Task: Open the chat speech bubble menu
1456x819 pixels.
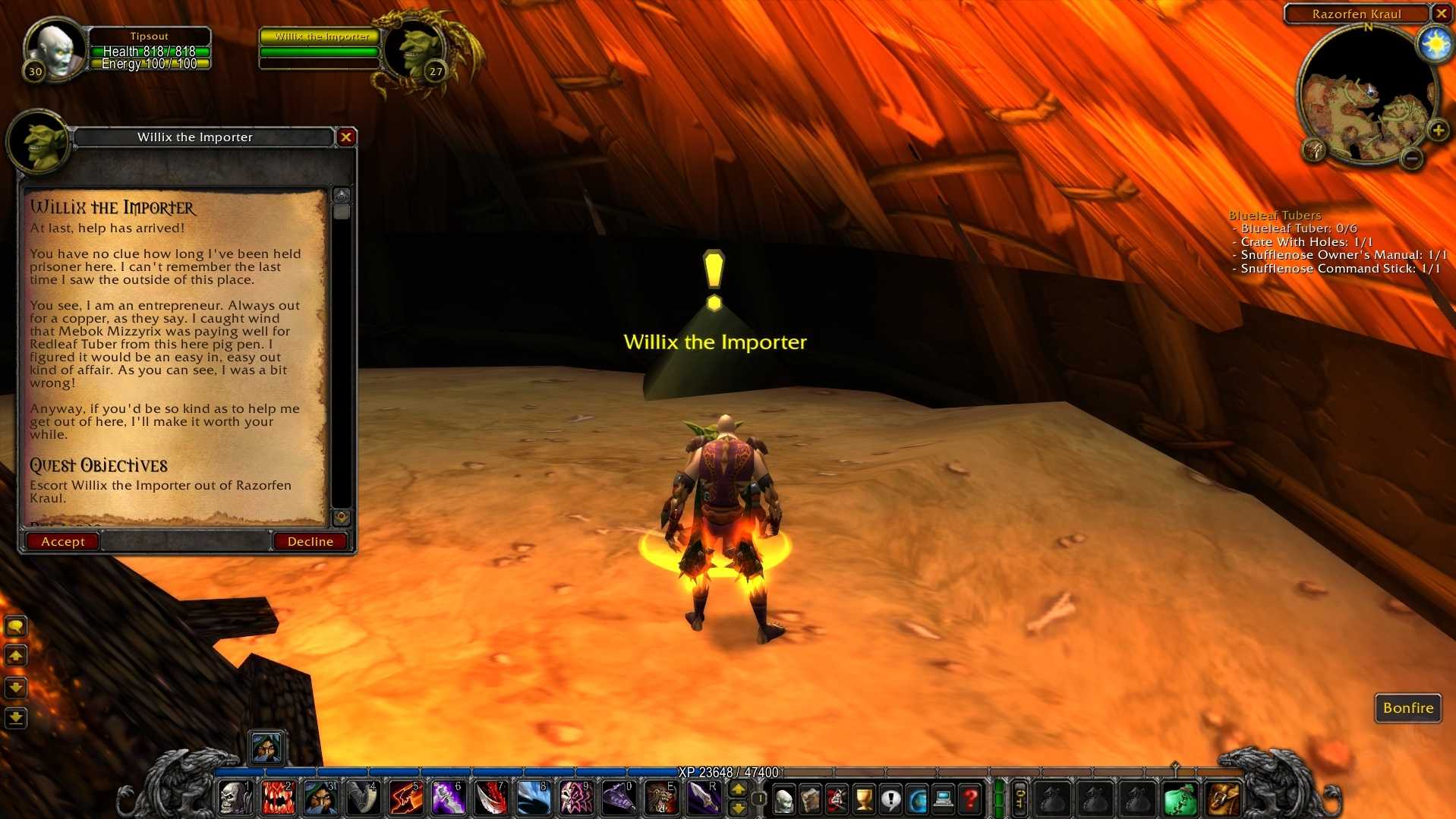Action: tap(16, 626)
